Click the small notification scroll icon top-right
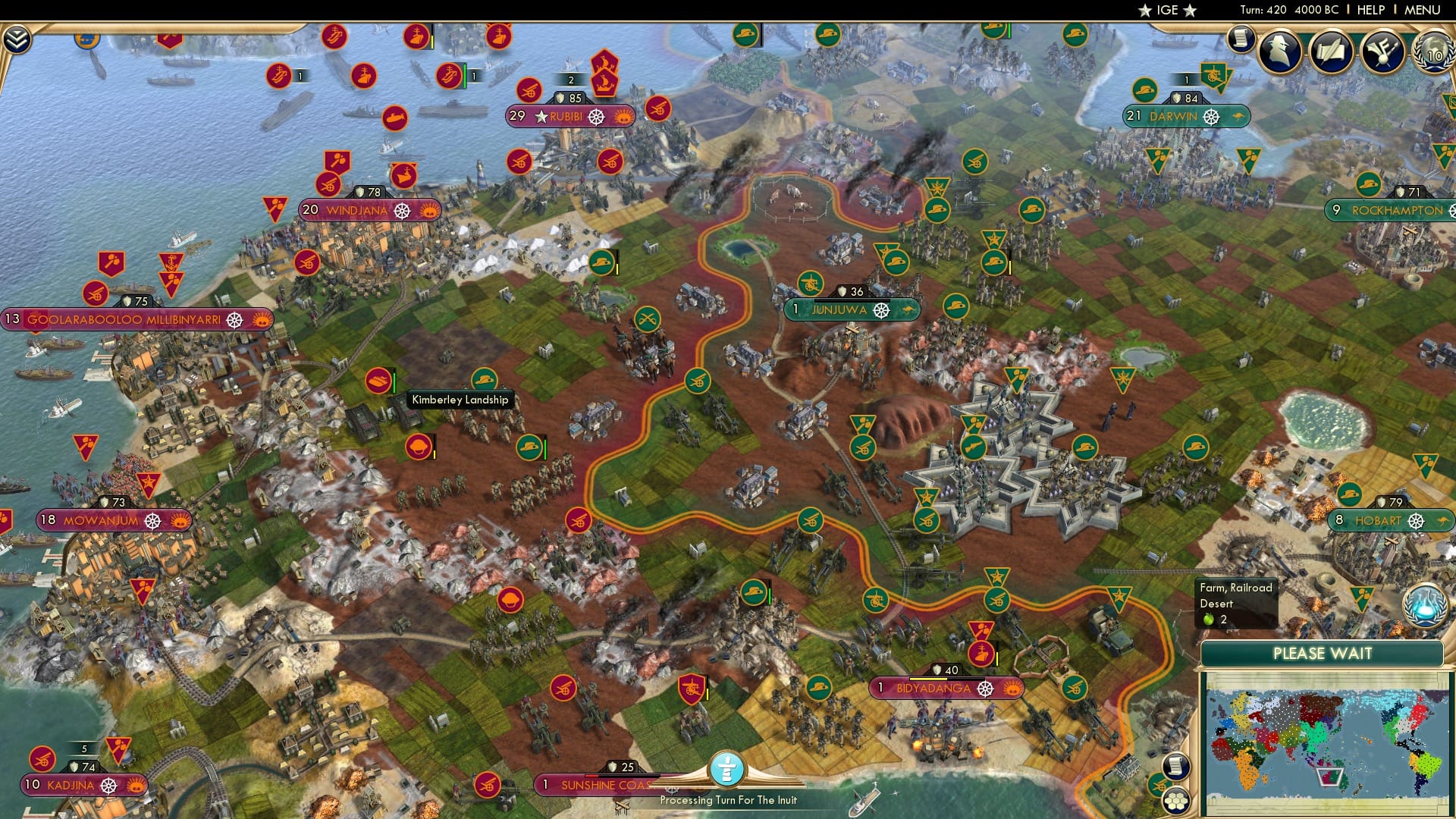Viewport: 1456px width, 819px height. tap(1241, 42)
